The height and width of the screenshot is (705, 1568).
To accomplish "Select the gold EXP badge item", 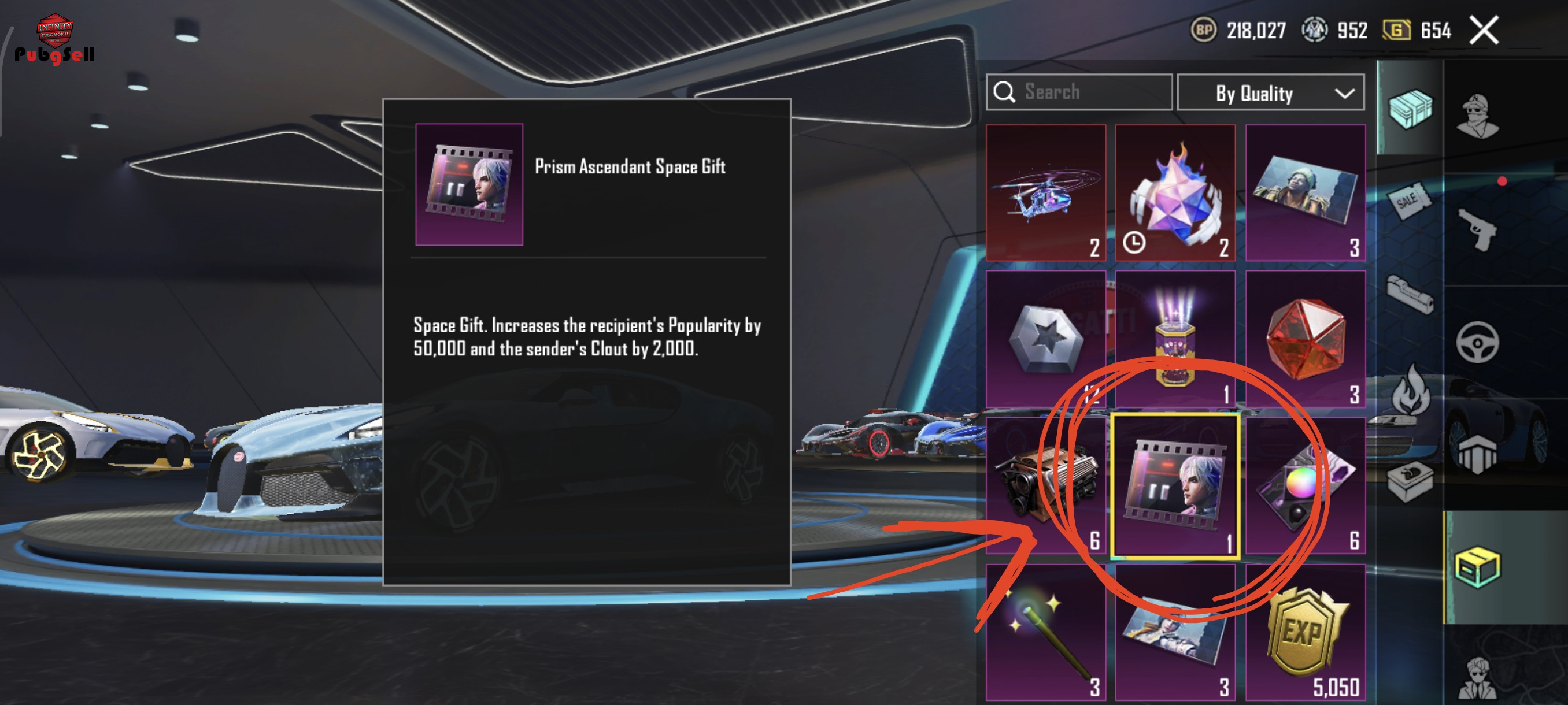I will pyautogui.click(x=1305, y=633).
